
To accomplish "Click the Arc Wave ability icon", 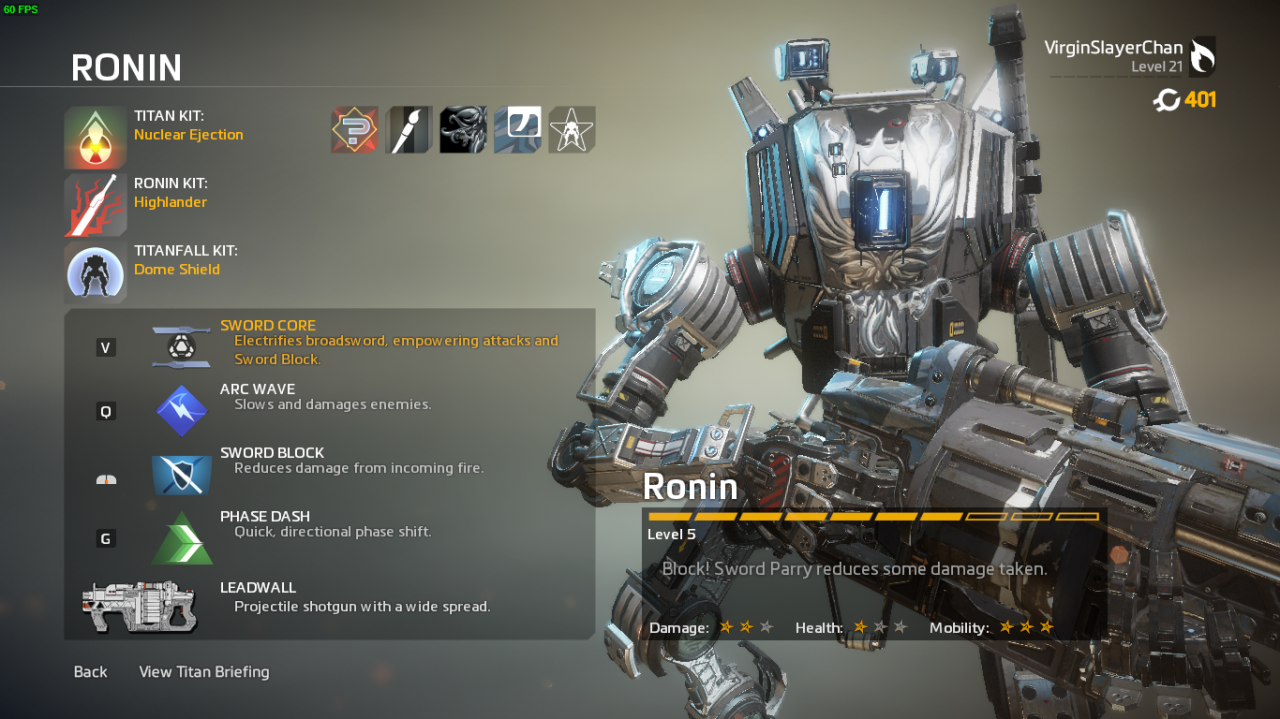I will (x=182, y=410).
